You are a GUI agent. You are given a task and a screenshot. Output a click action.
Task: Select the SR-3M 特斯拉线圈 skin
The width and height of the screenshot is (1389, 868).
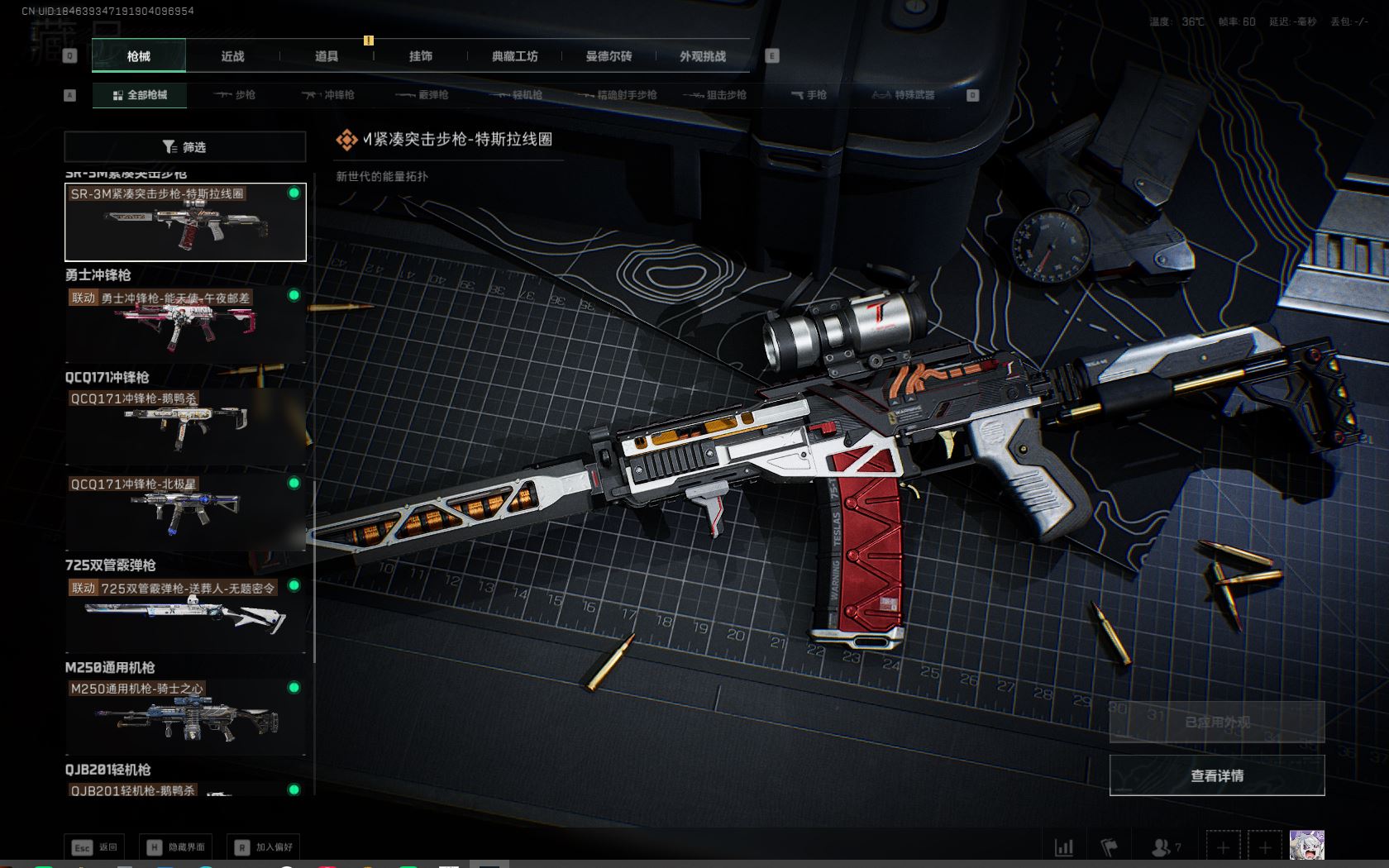click(x=185, y=222)
